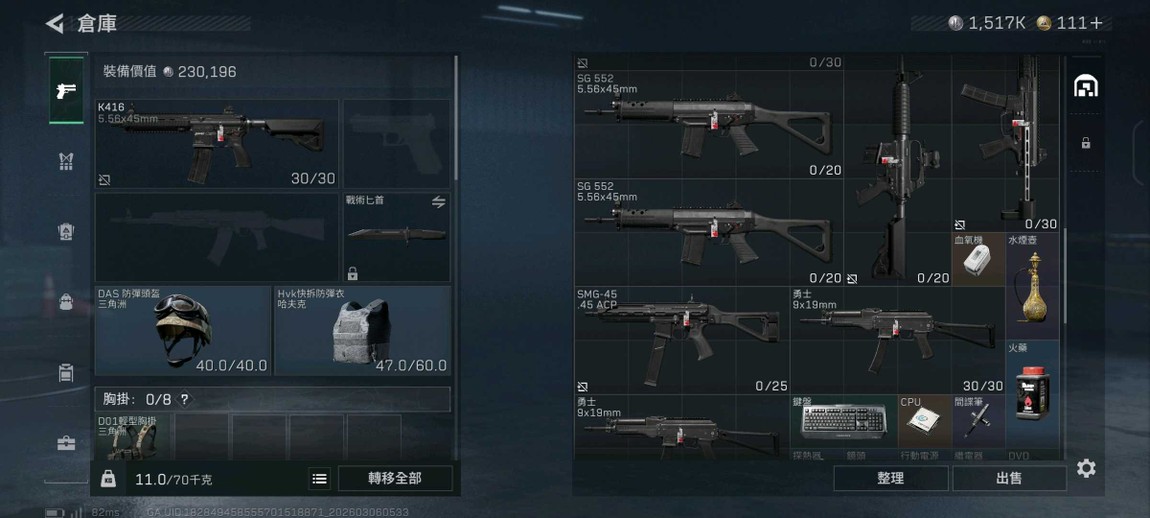Select the 水煙壺 hookah item
The image size is (1150, 518).
(x=1032, y=285)
